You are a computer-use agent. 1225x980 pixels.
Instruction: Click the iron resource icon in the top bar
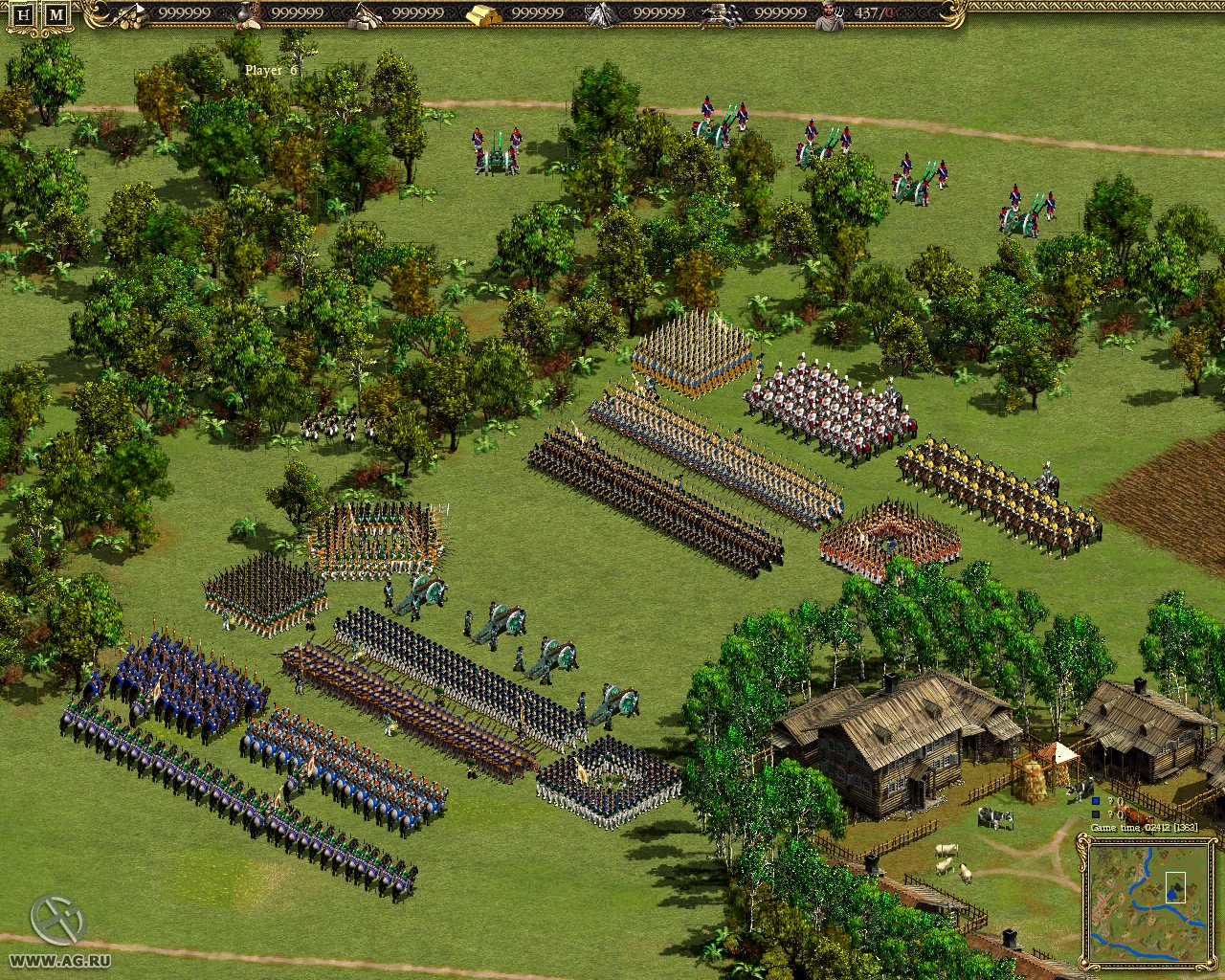600,14
